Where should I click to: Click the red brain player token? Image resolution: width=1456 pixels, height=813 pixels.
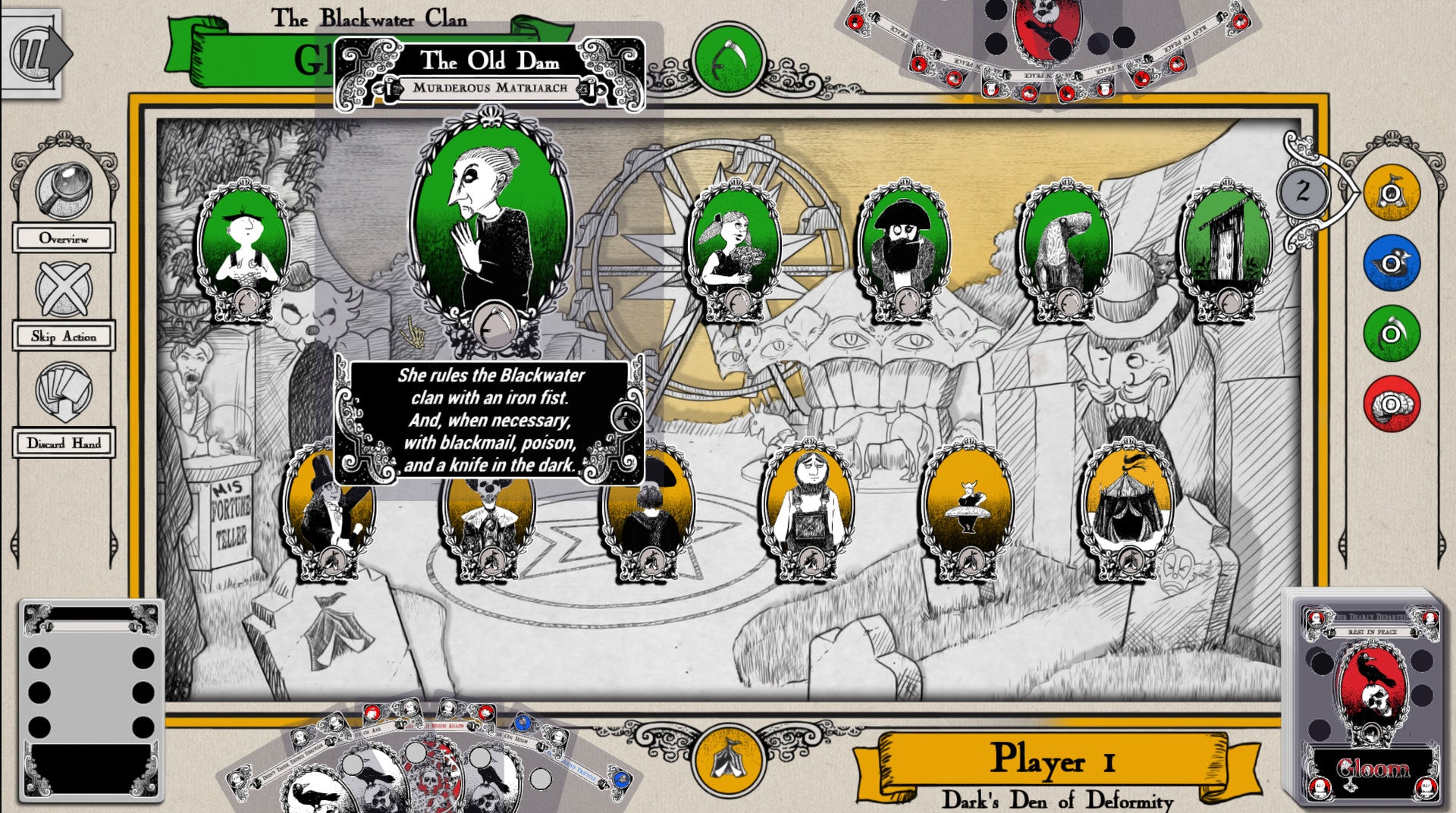pyautogui.click(x=1392, y=403)
